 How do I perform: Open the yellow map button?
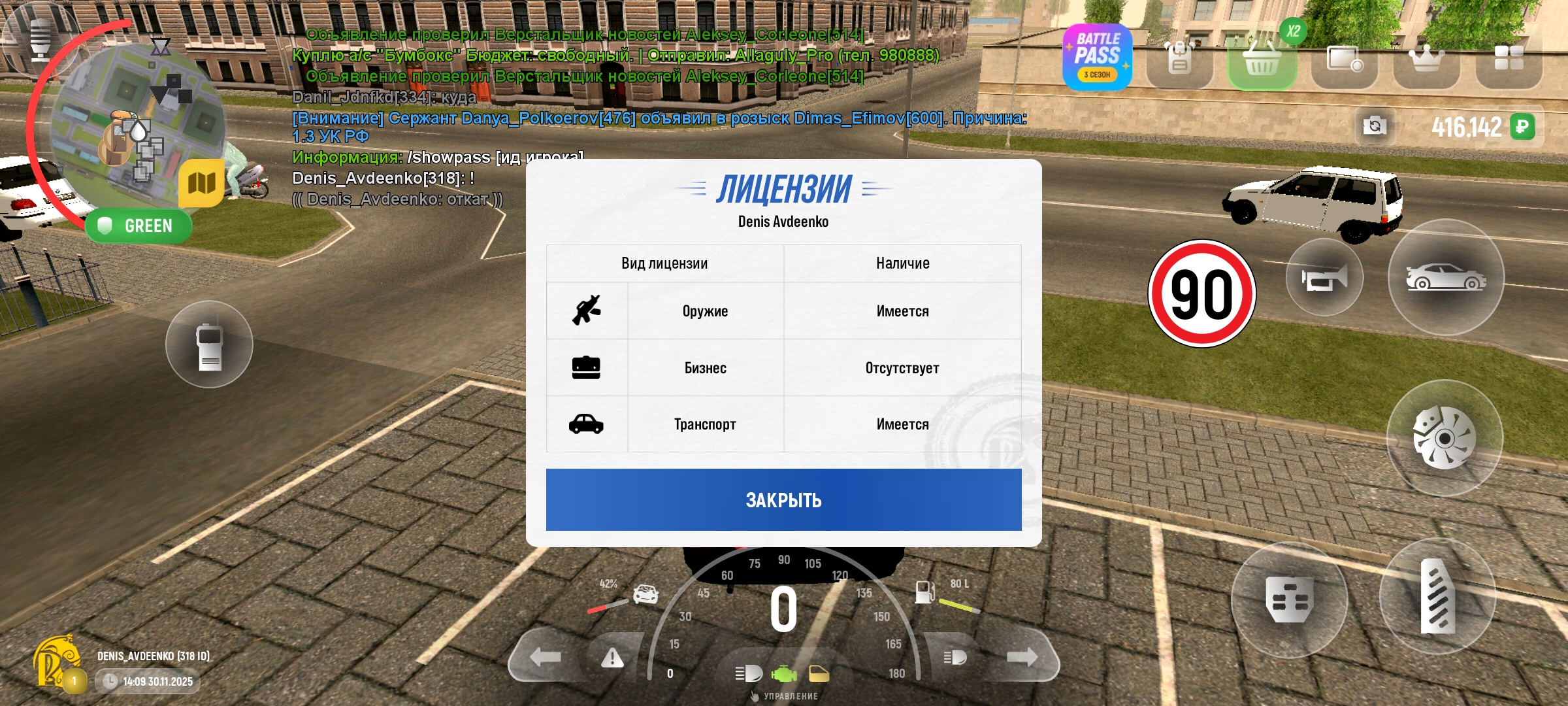(201, 183)
